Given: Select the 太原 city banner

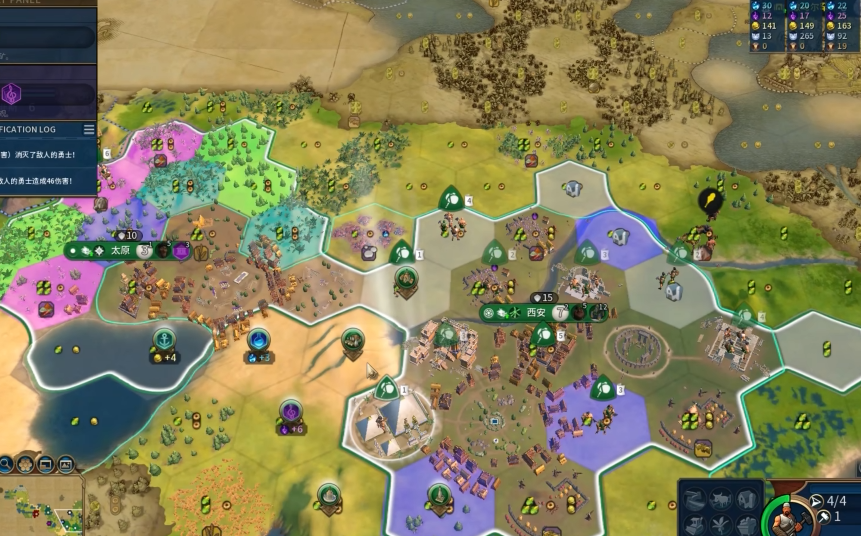Looking at the screenshot, I should click(120, 250).
